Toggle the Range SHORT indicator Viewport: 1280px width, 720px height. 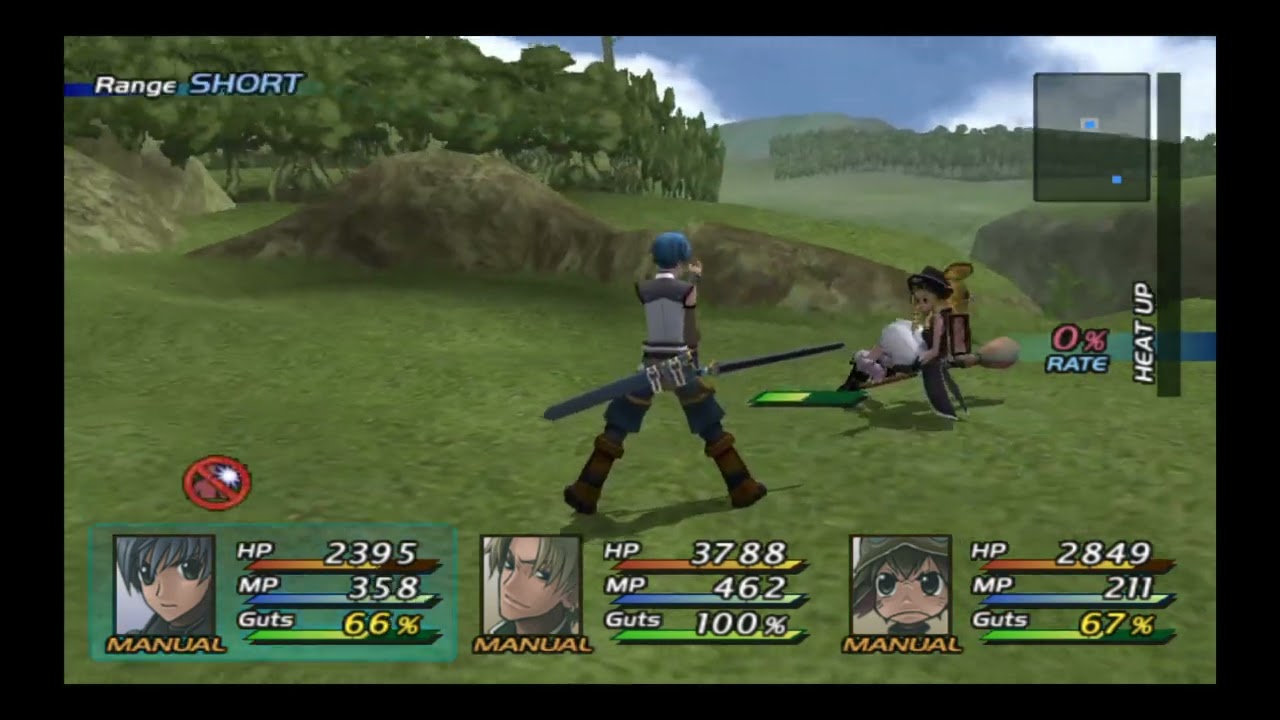point(197,85)
